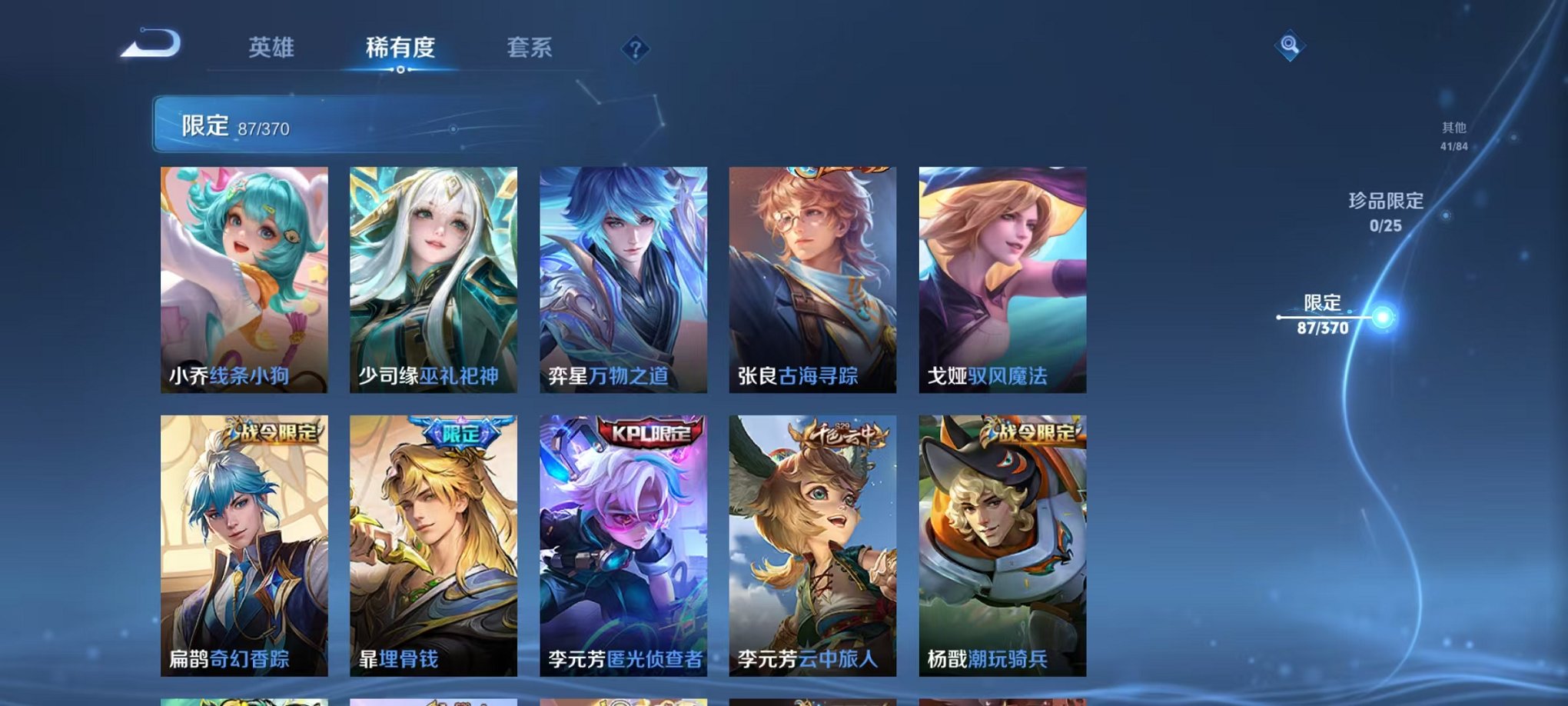Switch to the 英雄 tab

[x=273, y=48]
